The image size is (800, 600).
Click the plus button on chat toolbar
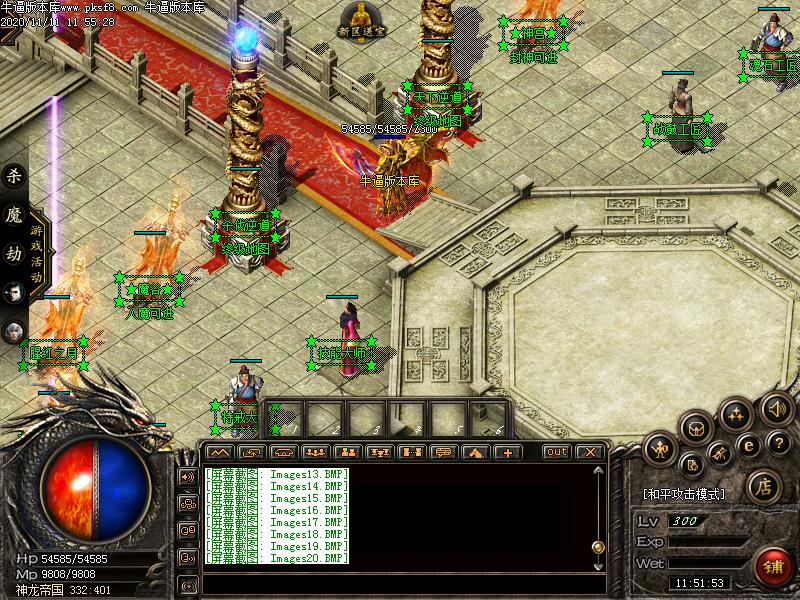tap(507, 452)
